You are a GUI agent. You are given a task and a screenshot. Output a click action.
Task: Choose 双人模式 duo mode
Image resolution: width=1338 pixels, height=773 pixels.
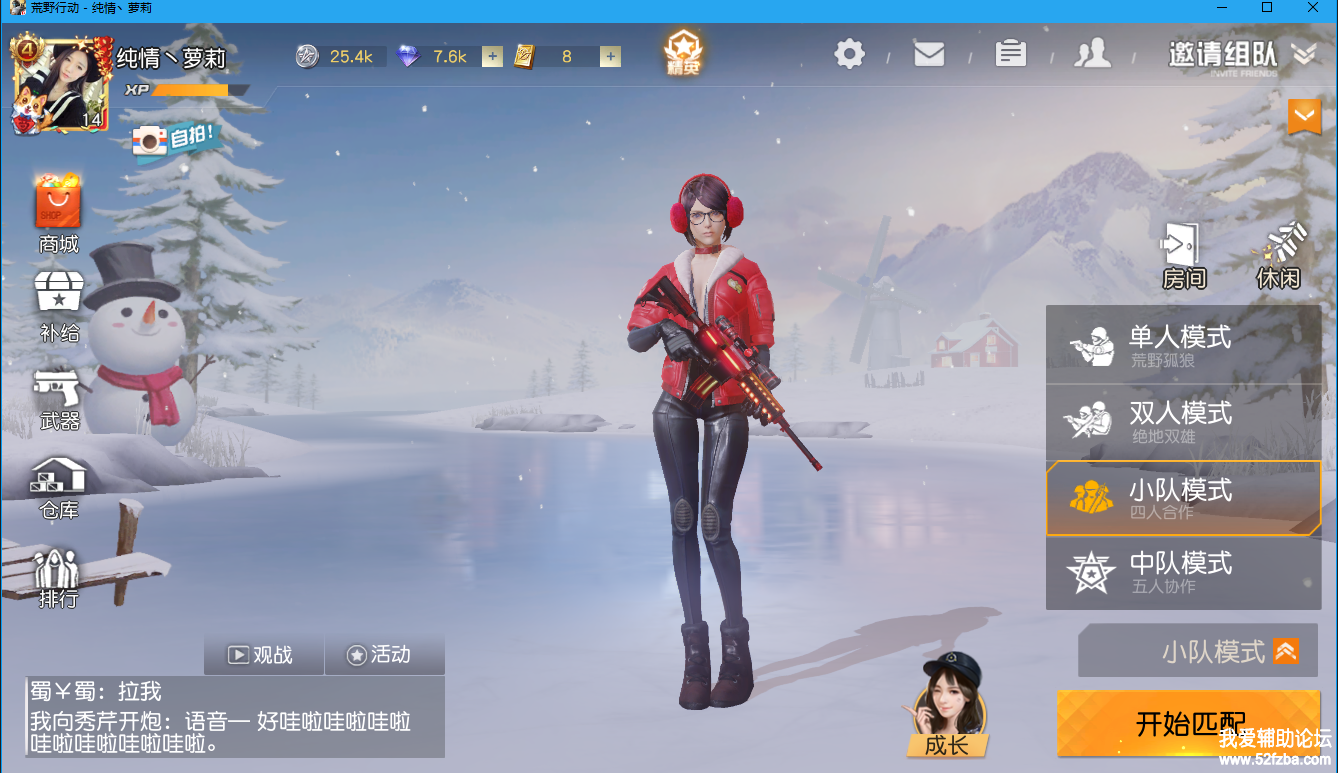tap(1183, 422)
